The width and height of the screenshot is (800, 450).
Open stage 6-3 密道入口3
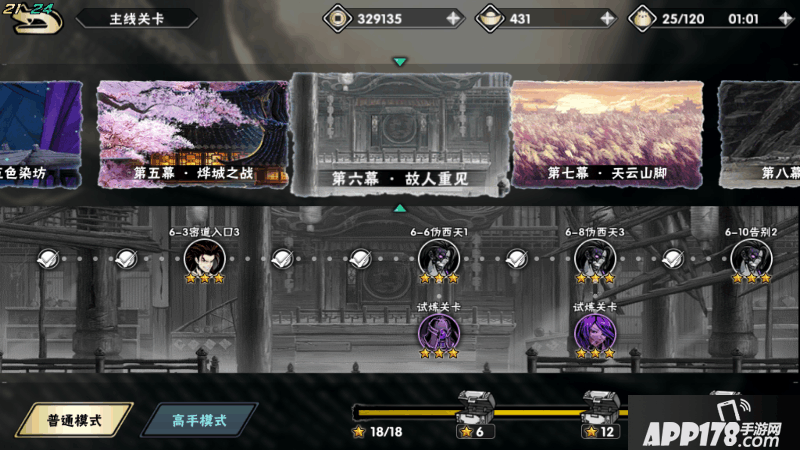204,258
